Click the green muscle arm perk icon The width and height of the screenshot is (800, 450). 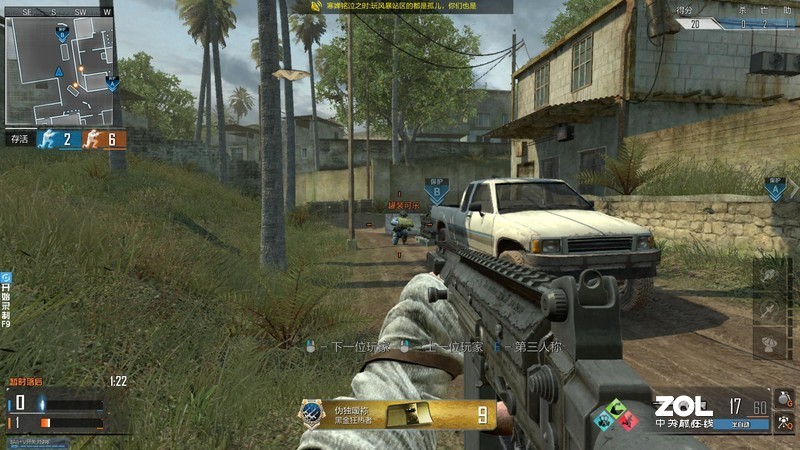coord(615,407)
